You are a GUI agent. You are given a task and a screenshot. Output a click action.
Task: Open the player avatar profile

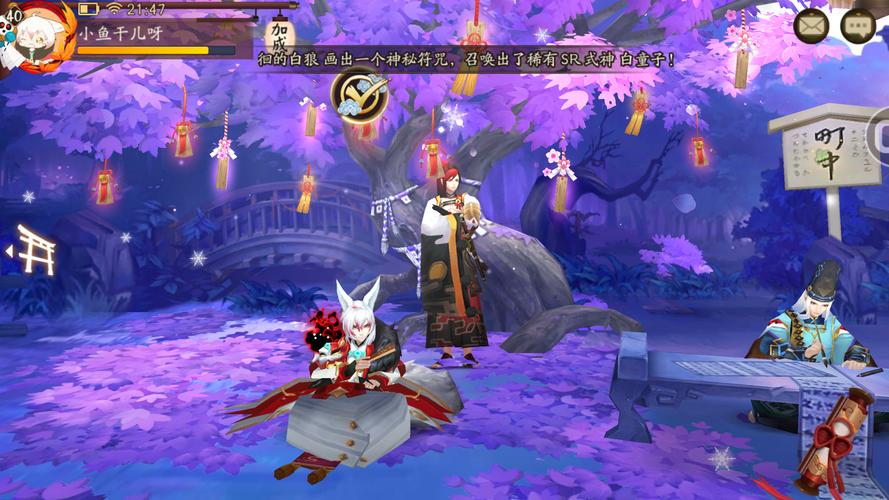tap(40, 36)
